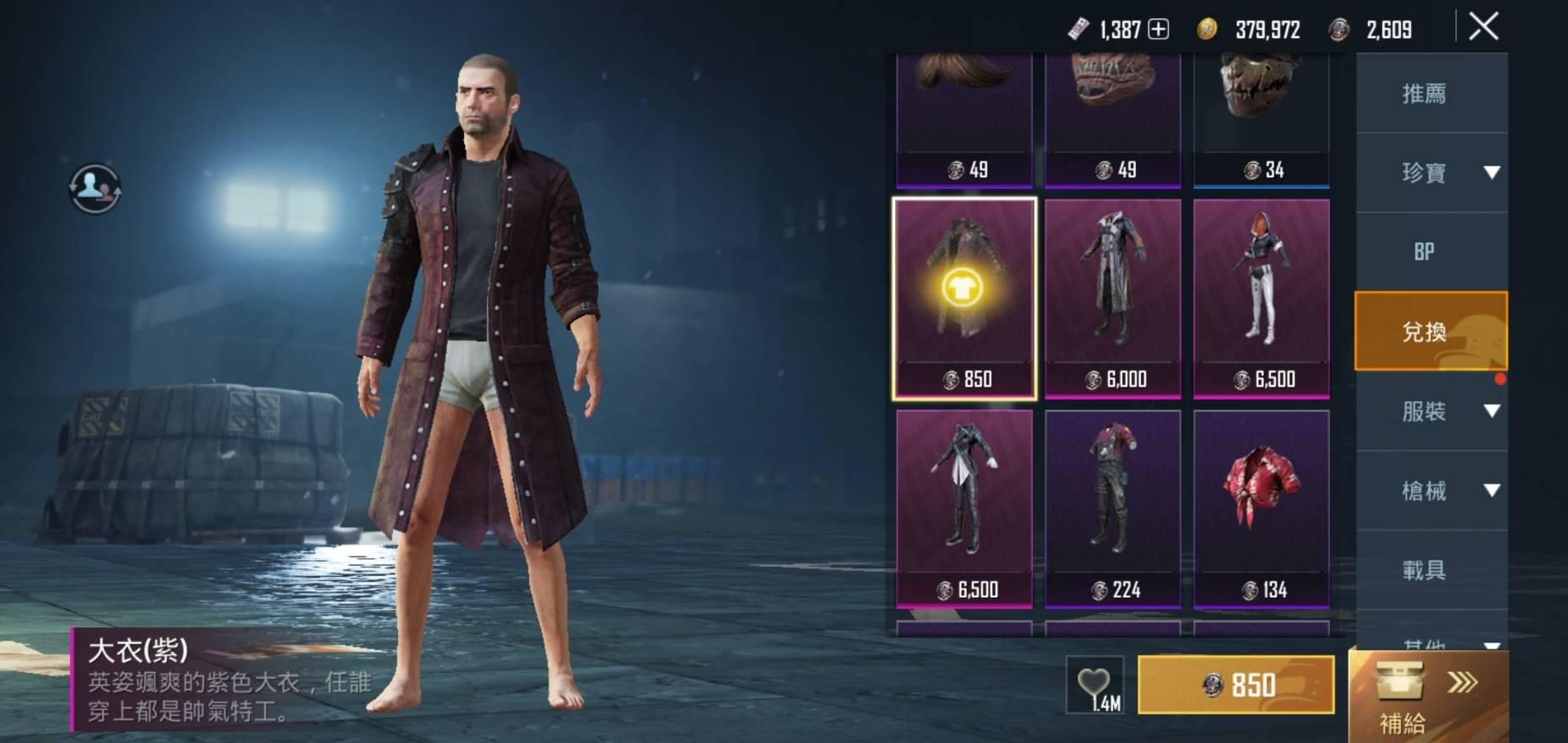
Task: Expand the 槍械 weapons dropdown
Action: click(1490, 490)
